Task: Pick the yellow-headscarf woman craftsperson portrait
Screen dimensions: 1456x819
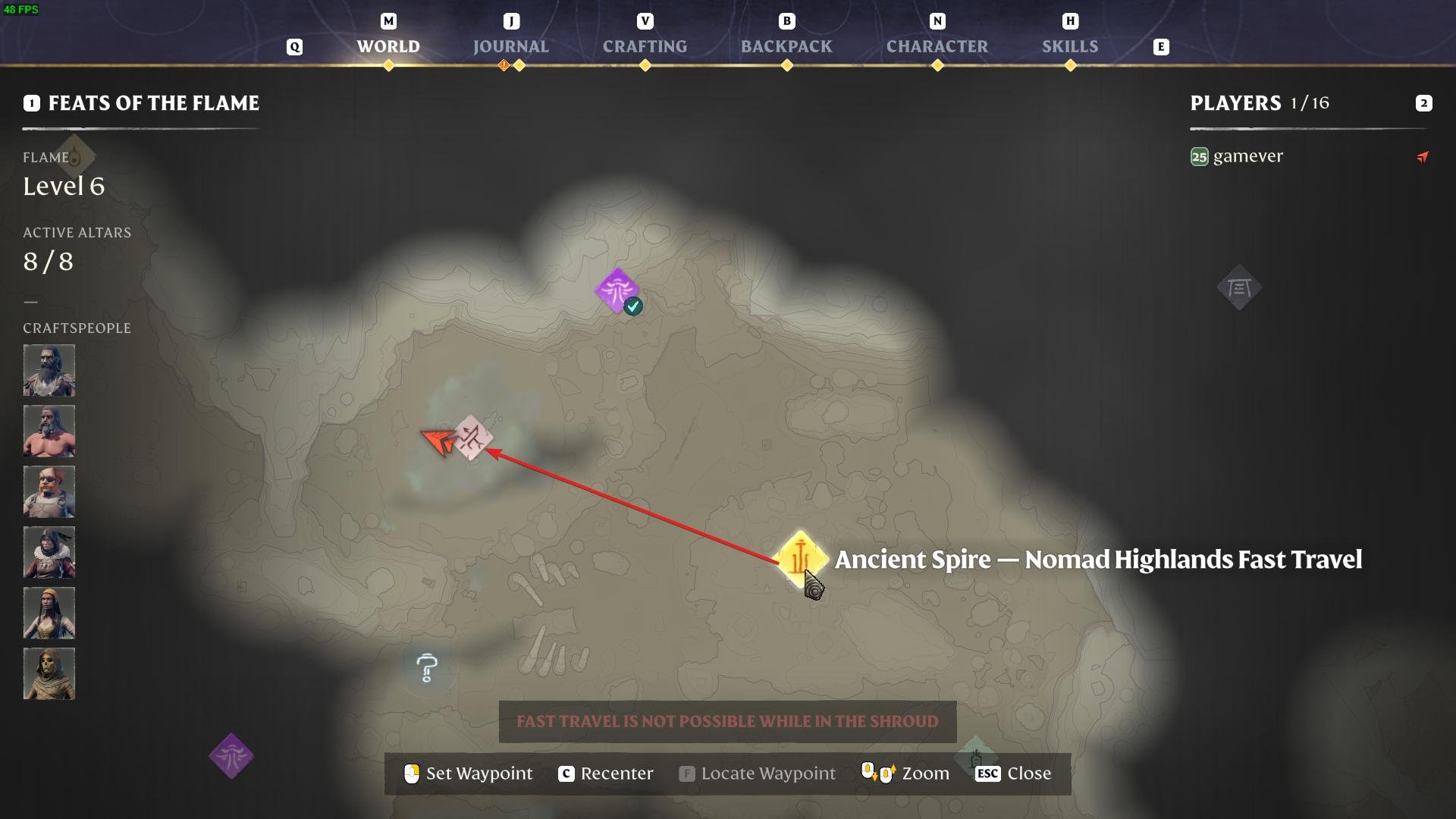Action: tap(49, 613)
